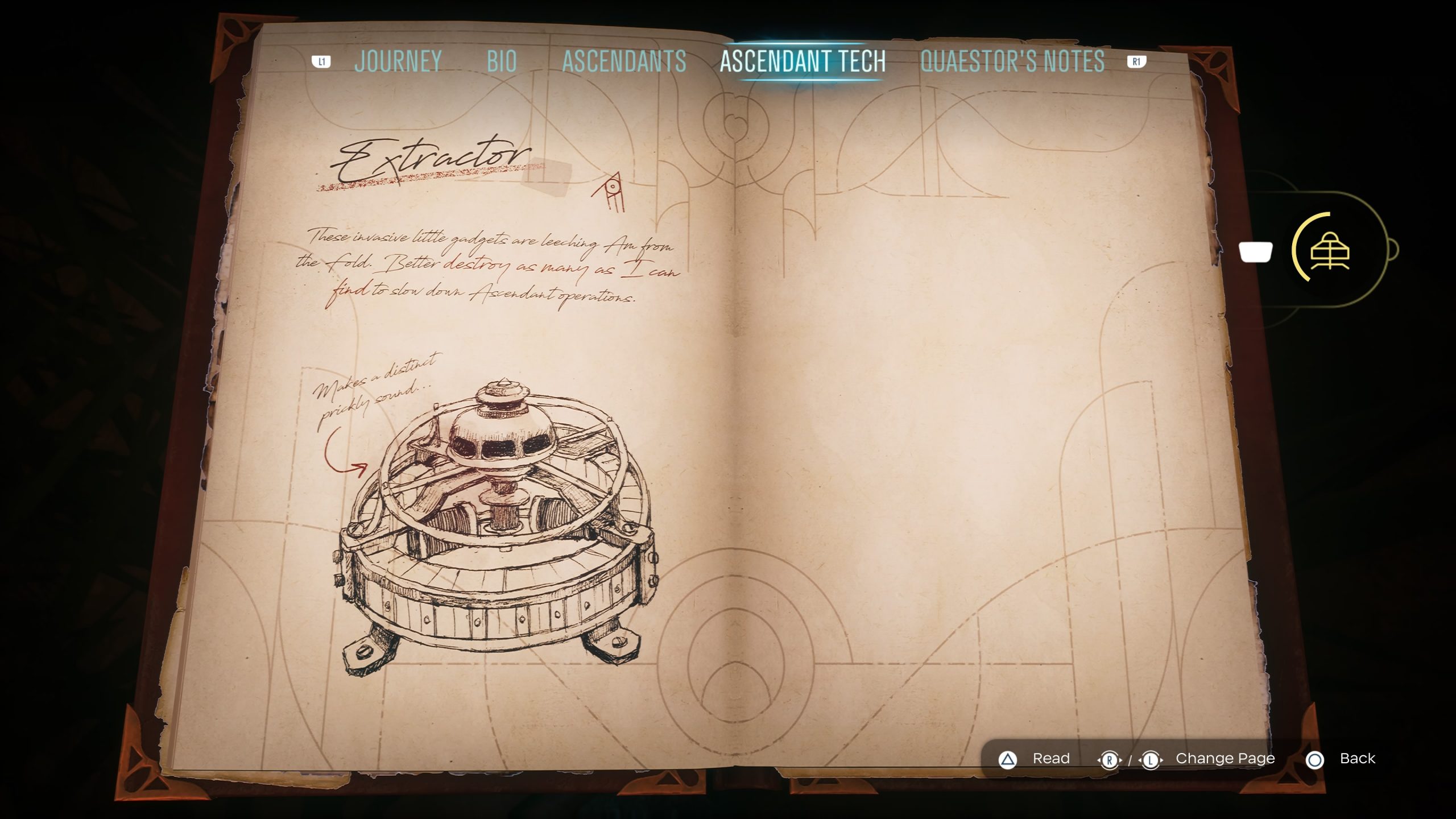This screenshot has width=1456, height=819.
Task: Switch to the Journey tab
Action: pos(398,61)
